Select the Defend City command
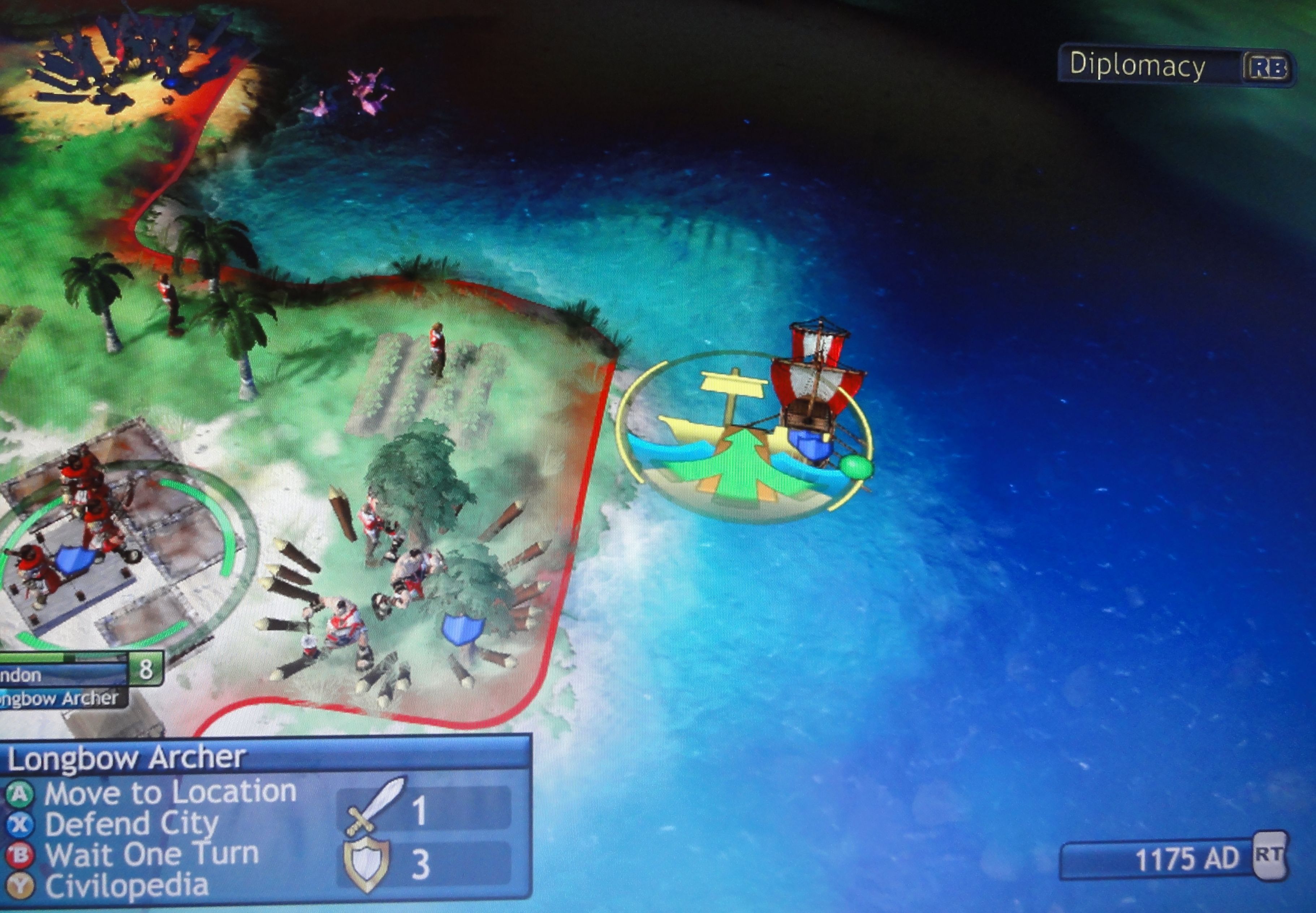1316x913 pixels. coord(131,824)
